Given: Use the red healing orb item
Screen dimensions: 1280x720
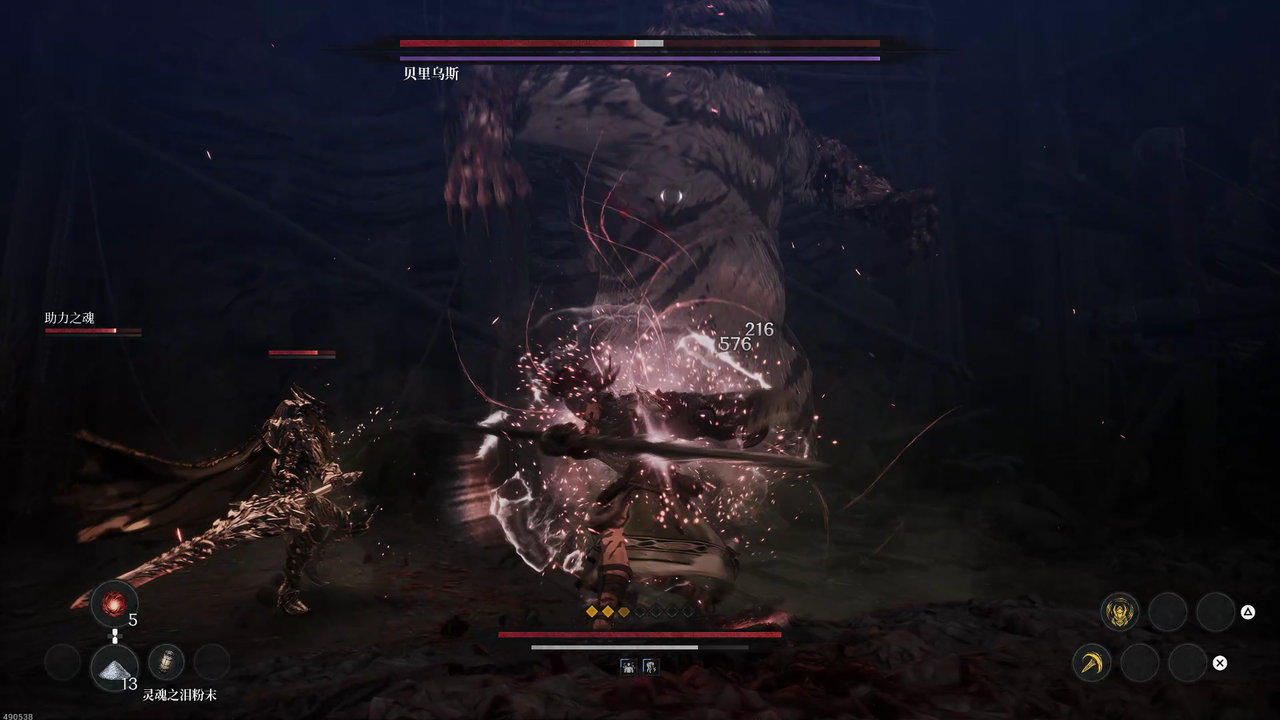Looking at the screenshot, I should click(x=114, y=604).
